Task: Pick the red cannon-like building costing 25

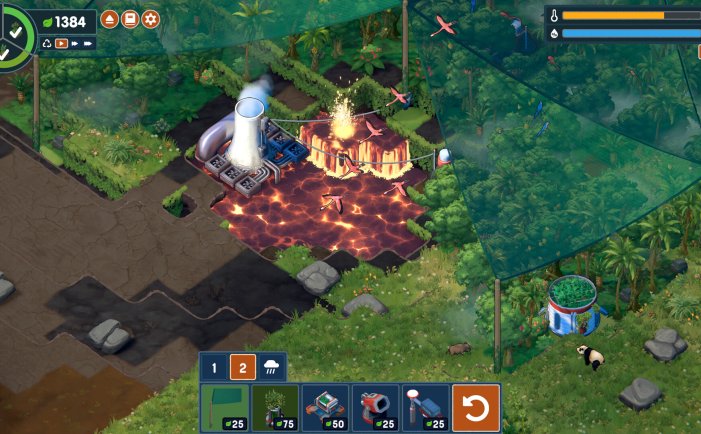Action: coord(375,408)
